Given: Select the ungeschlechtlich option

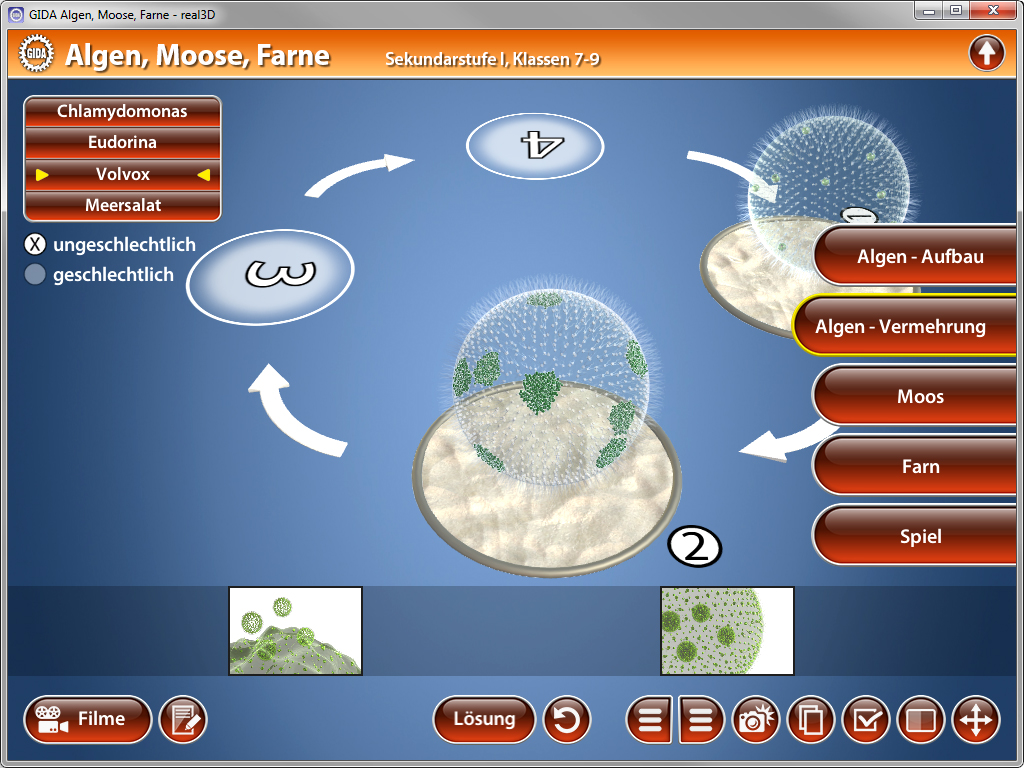Looking at the screenshot, I should point(35,245).
